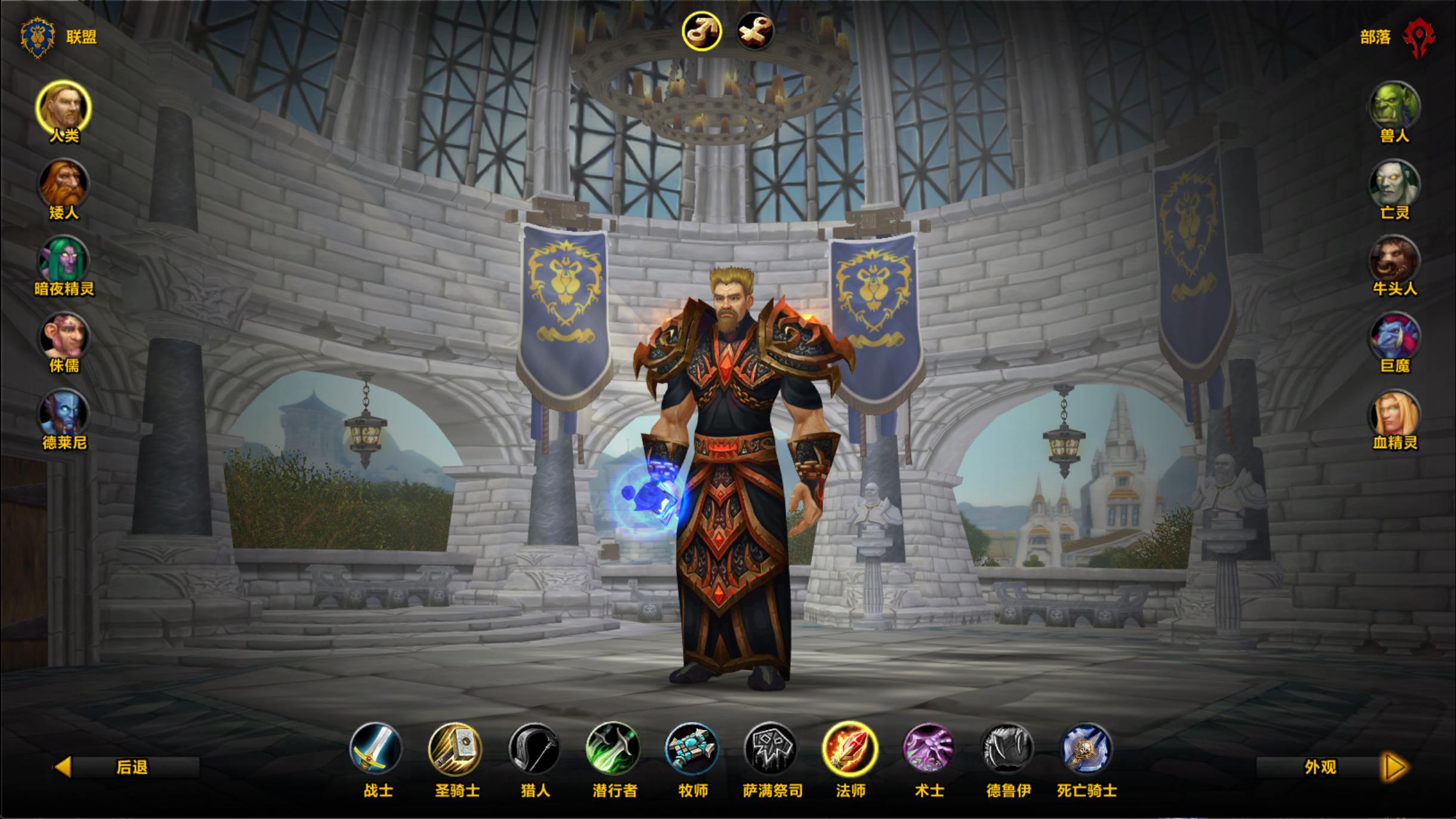Pick the Night Elf race (暗夜精灵)

[x=63, y=261]
